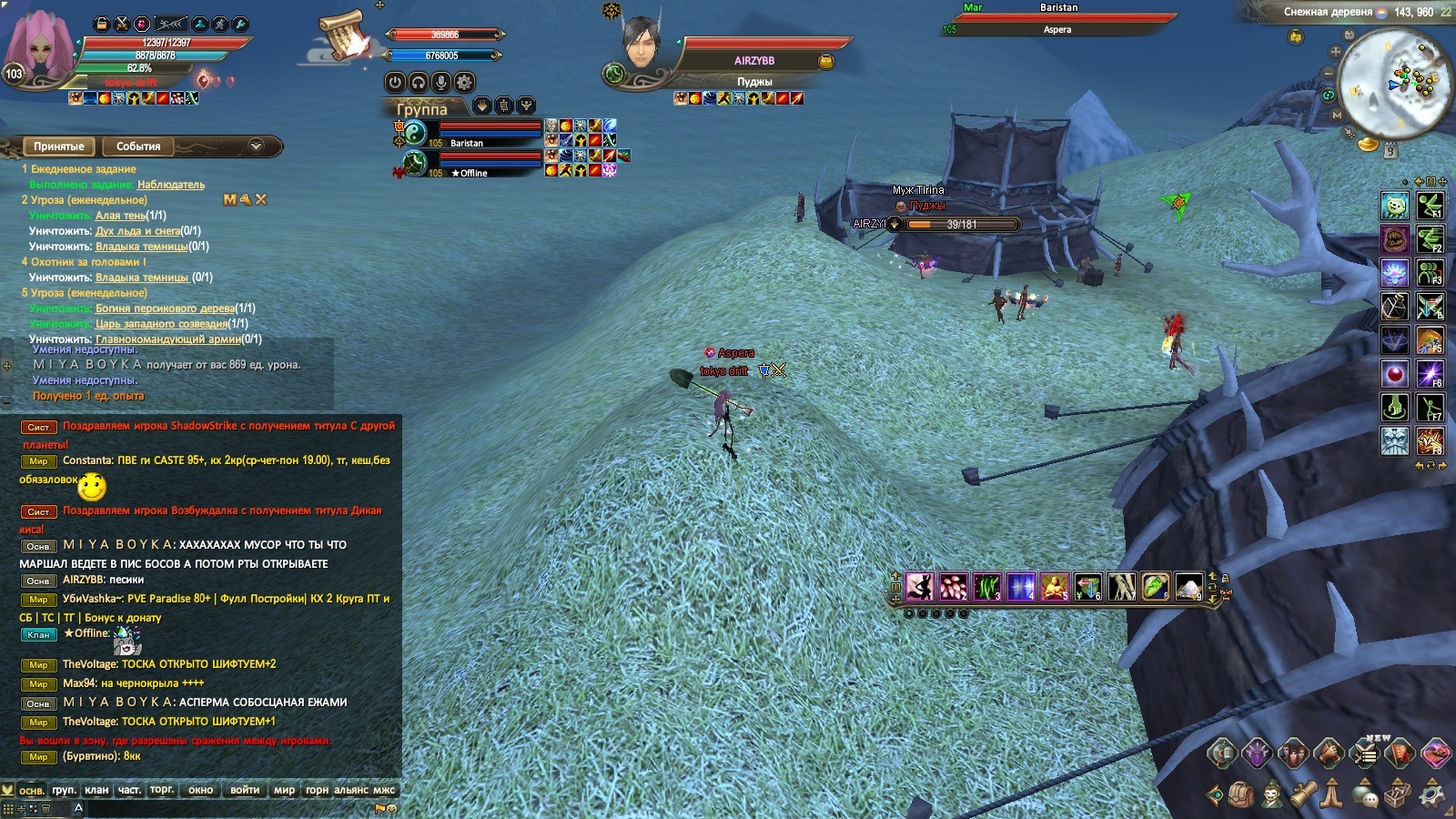Use the meditating figure skill in slot 5
This screenshot has width=1456, height=819.
click(x=1055, y=587)
